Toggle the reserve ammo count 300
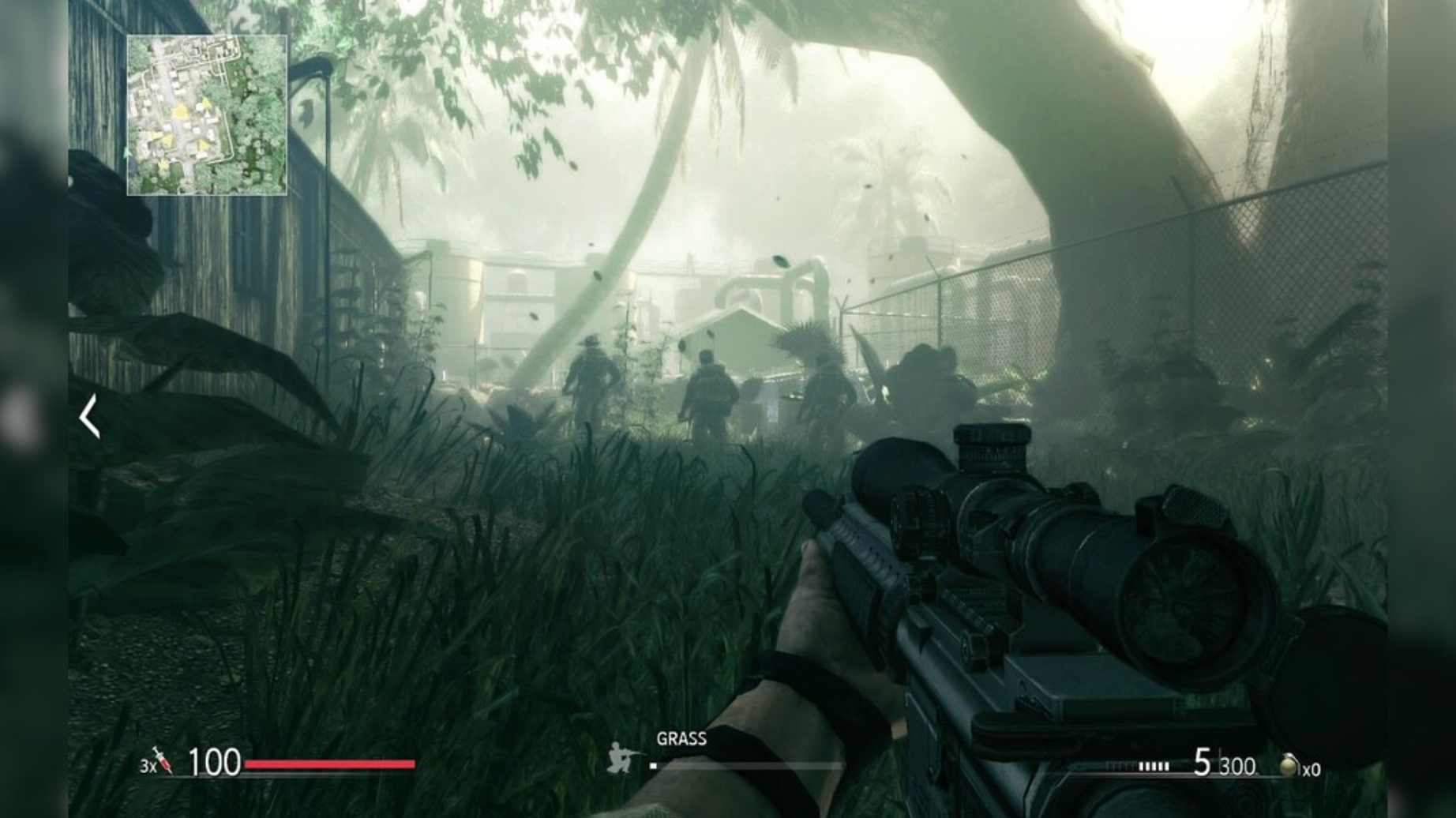This screenshot has height=818, width=1456. (1237, 764)
